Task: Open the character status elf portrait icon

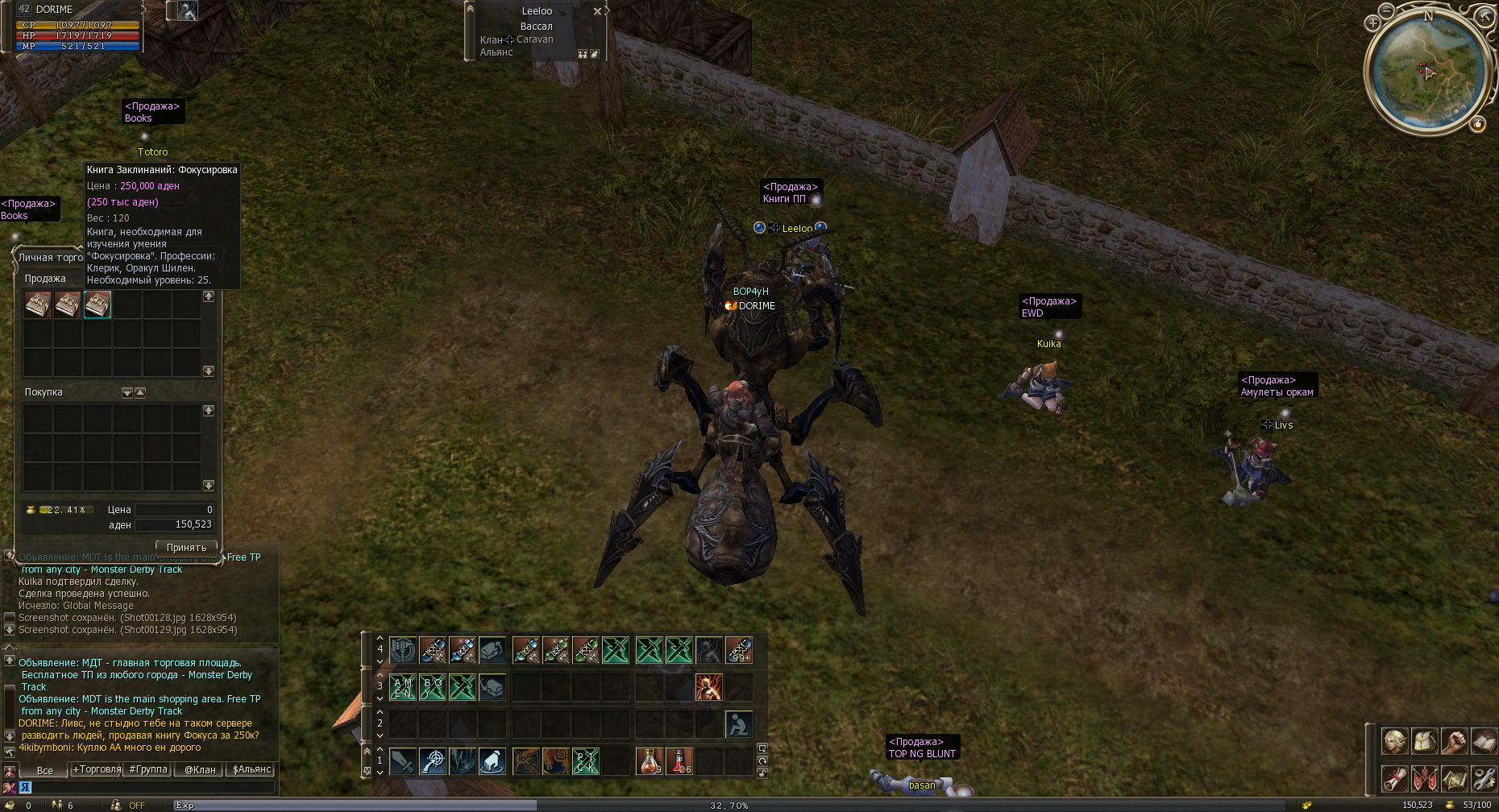Action: tap(1395, 740)
